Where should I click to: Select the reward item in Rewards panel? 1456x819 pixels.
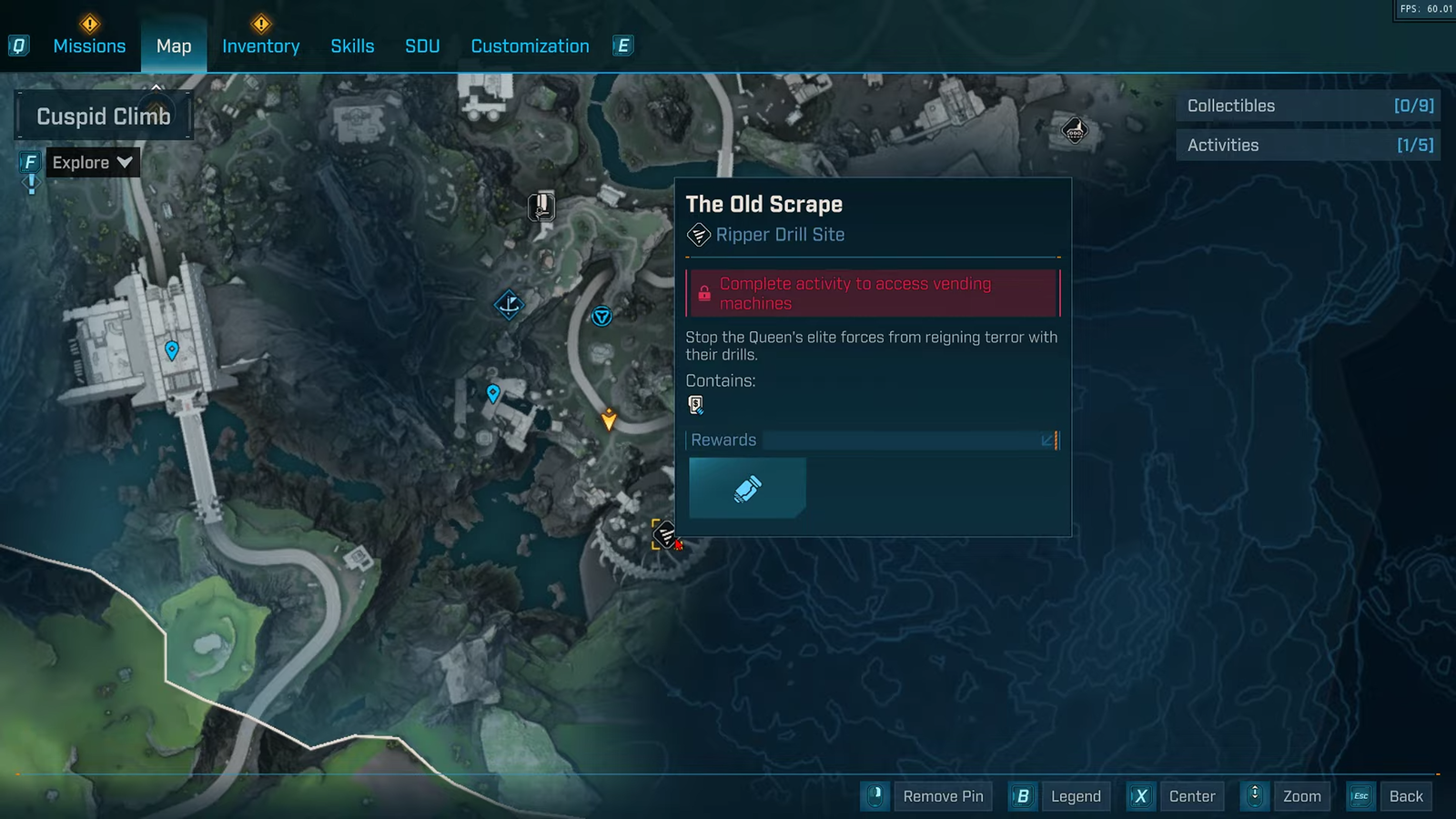tap(747, 489)
